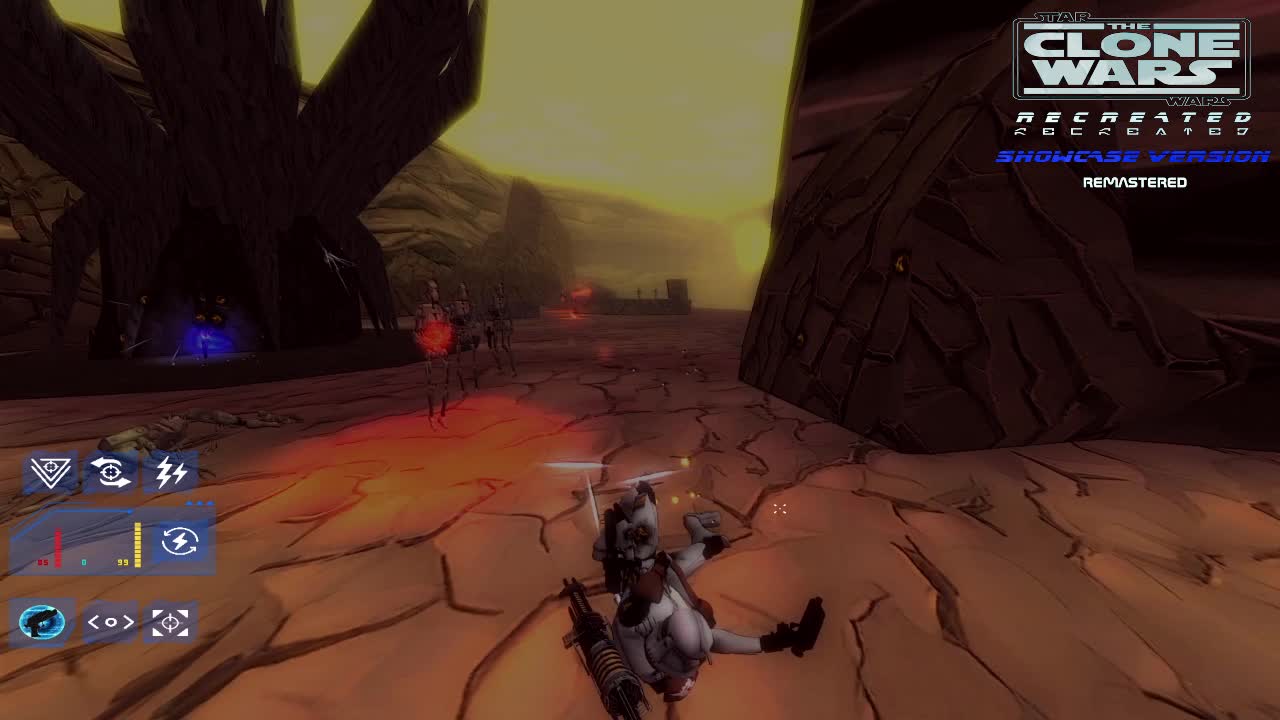Expand the pistol weapon slot panel
The height and width of the screenshot is (720, 1280).
pyautogui.click(x=42, y=622)
